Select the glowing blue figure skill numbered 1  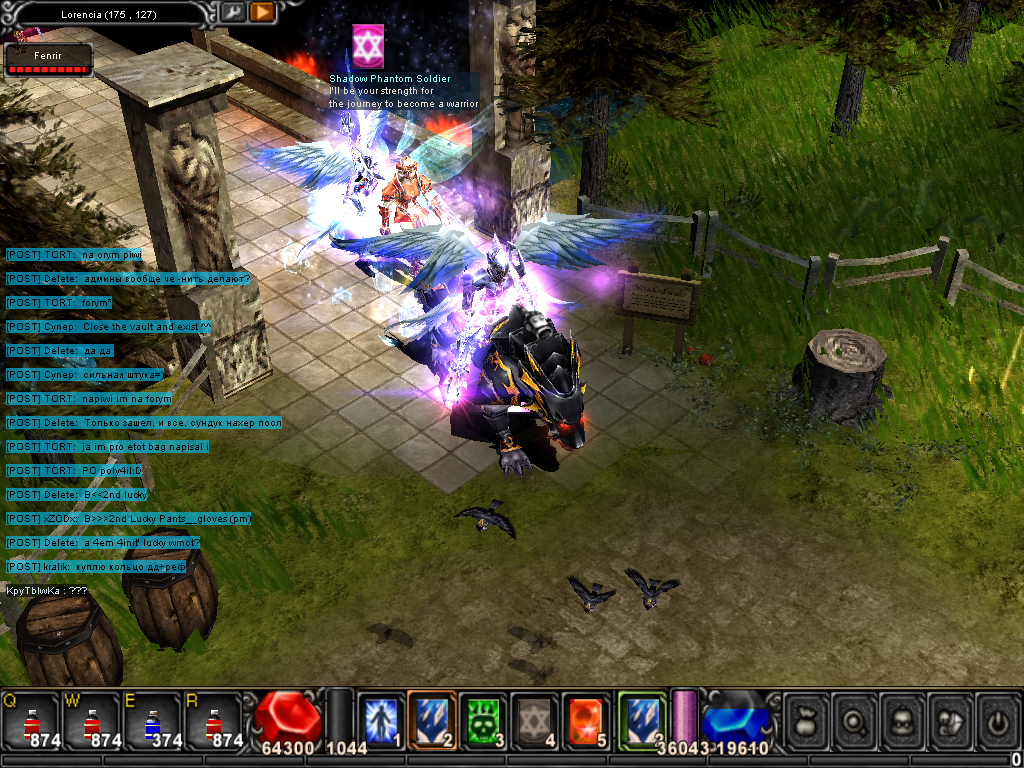pos(380,721)
